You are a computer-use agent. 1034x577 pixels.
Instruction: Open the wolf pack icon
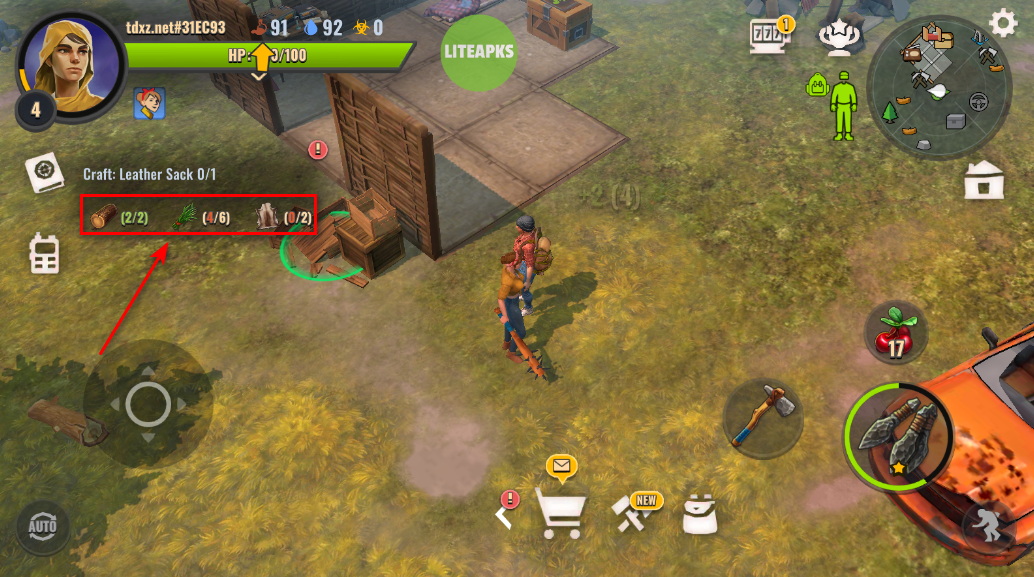click(x=838, y=37)
